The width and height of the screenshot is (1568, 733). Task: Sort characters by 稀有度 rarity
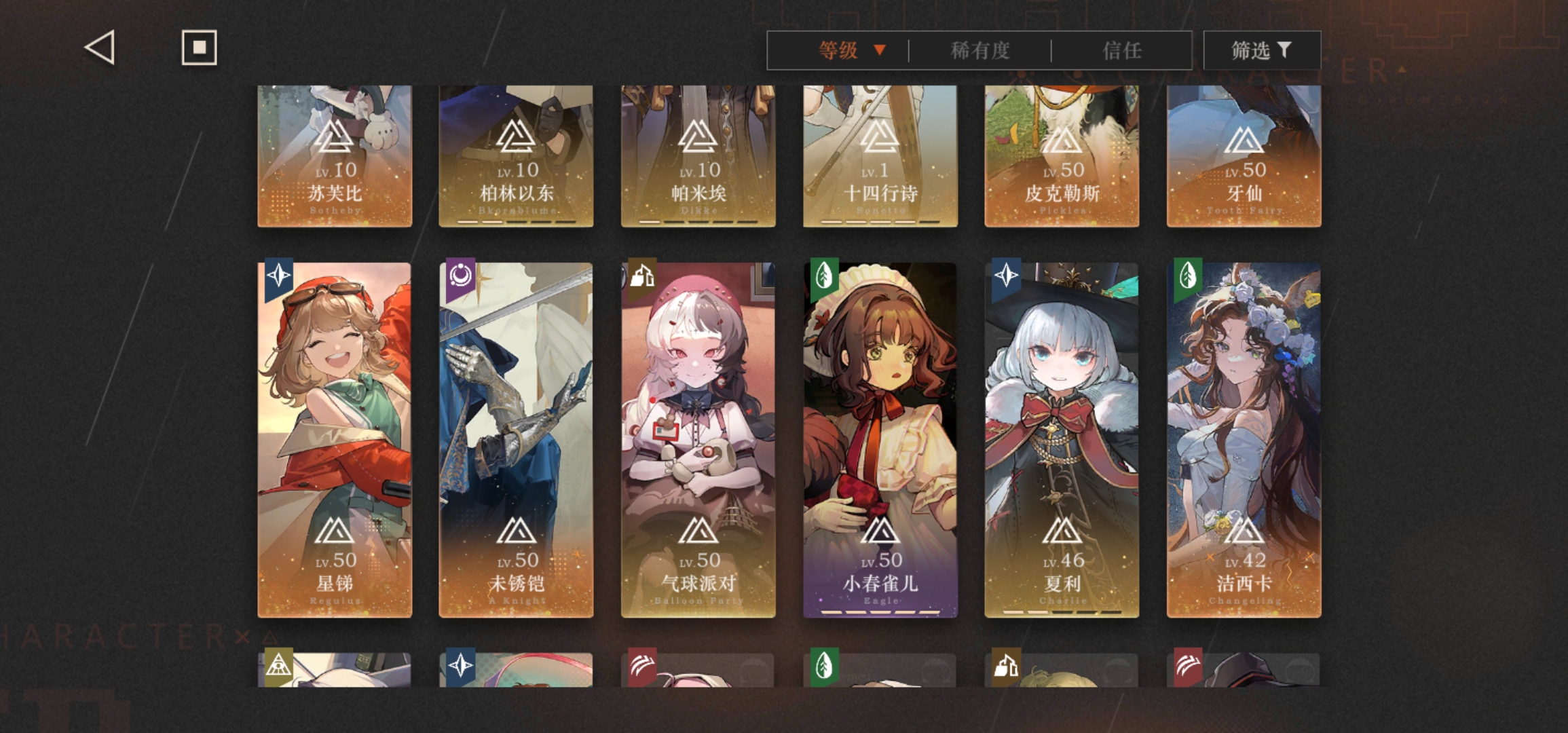(979, 50)
